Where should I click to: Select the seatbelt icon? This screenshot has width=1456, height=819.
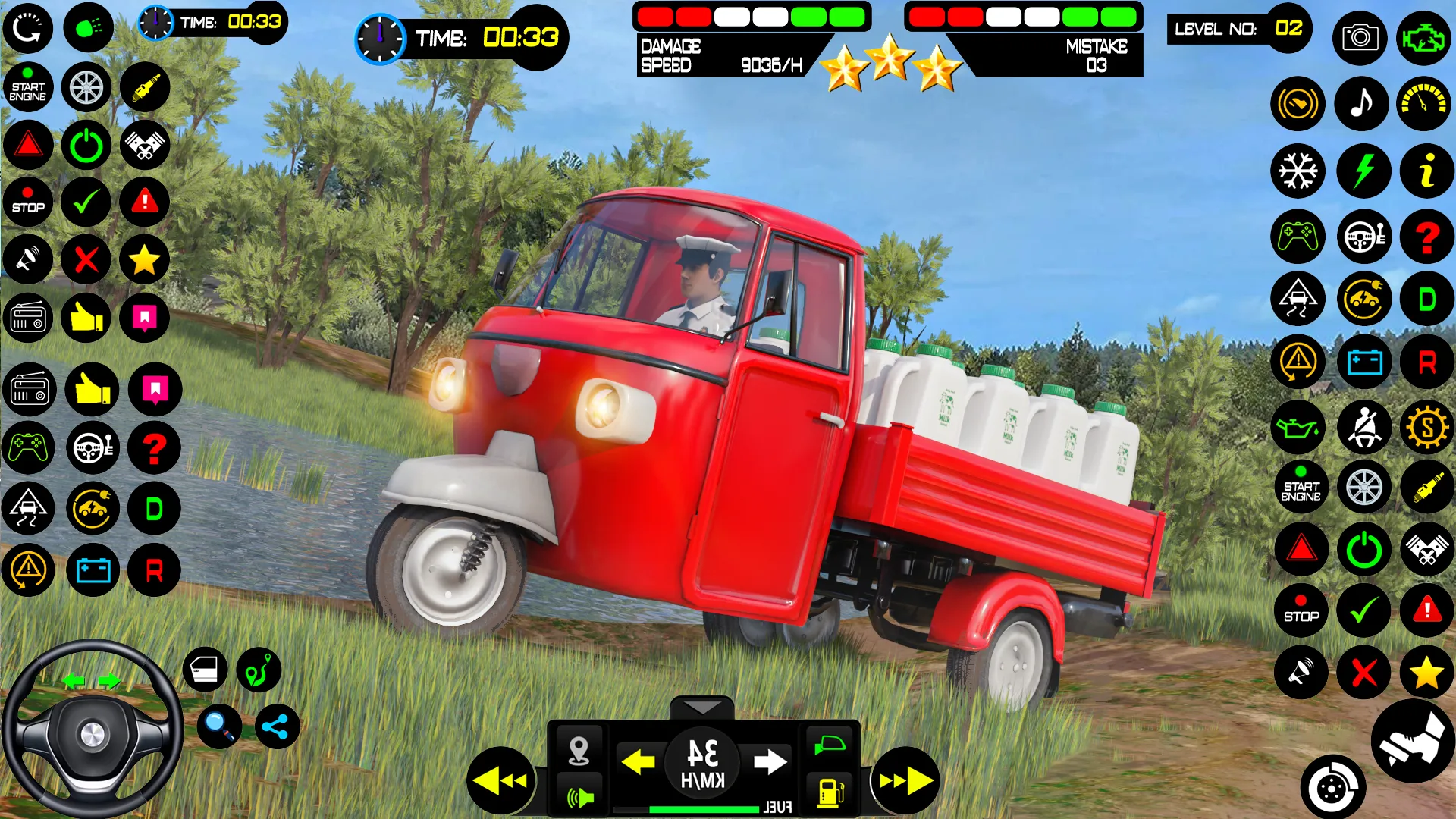(1363, 427)
